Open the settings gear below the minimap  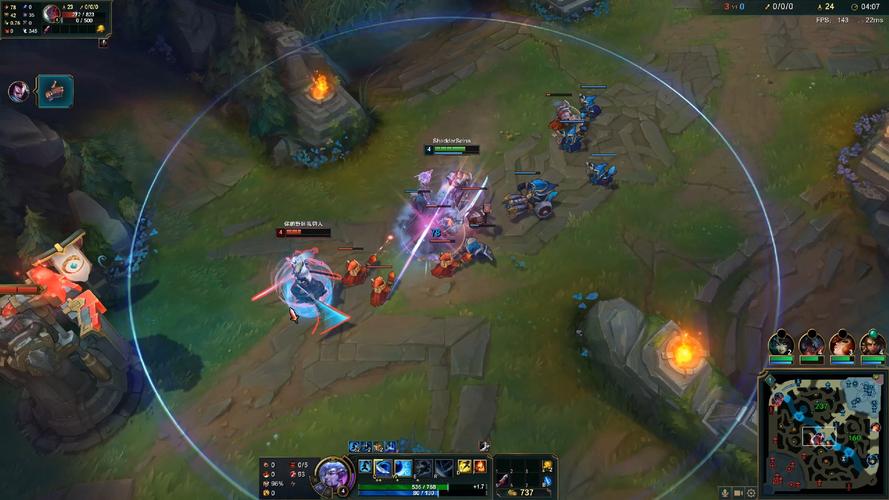(751, 492)
